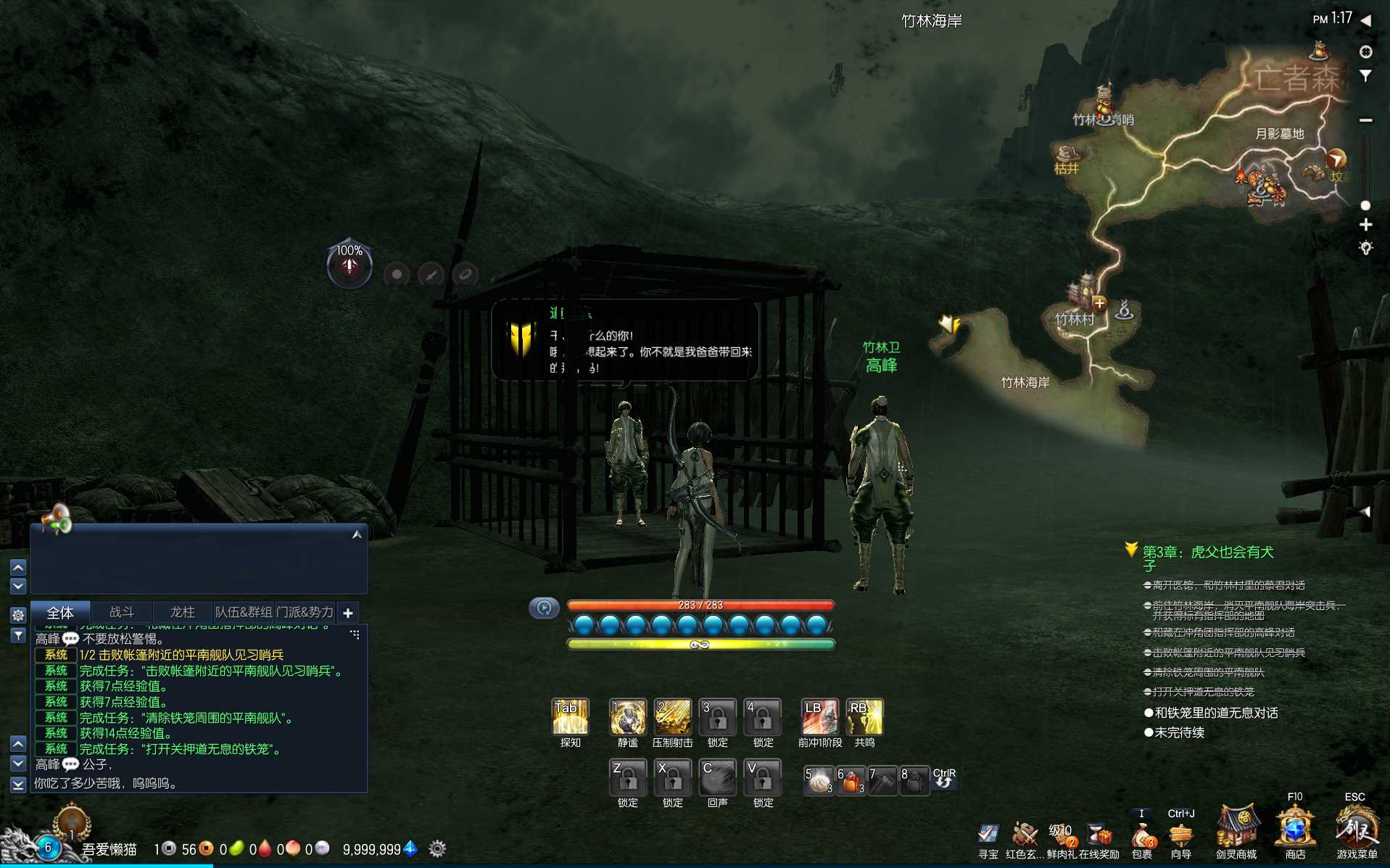
Task: Click the 竹林村 marker on the map
Action: [x=1074, y=319]
